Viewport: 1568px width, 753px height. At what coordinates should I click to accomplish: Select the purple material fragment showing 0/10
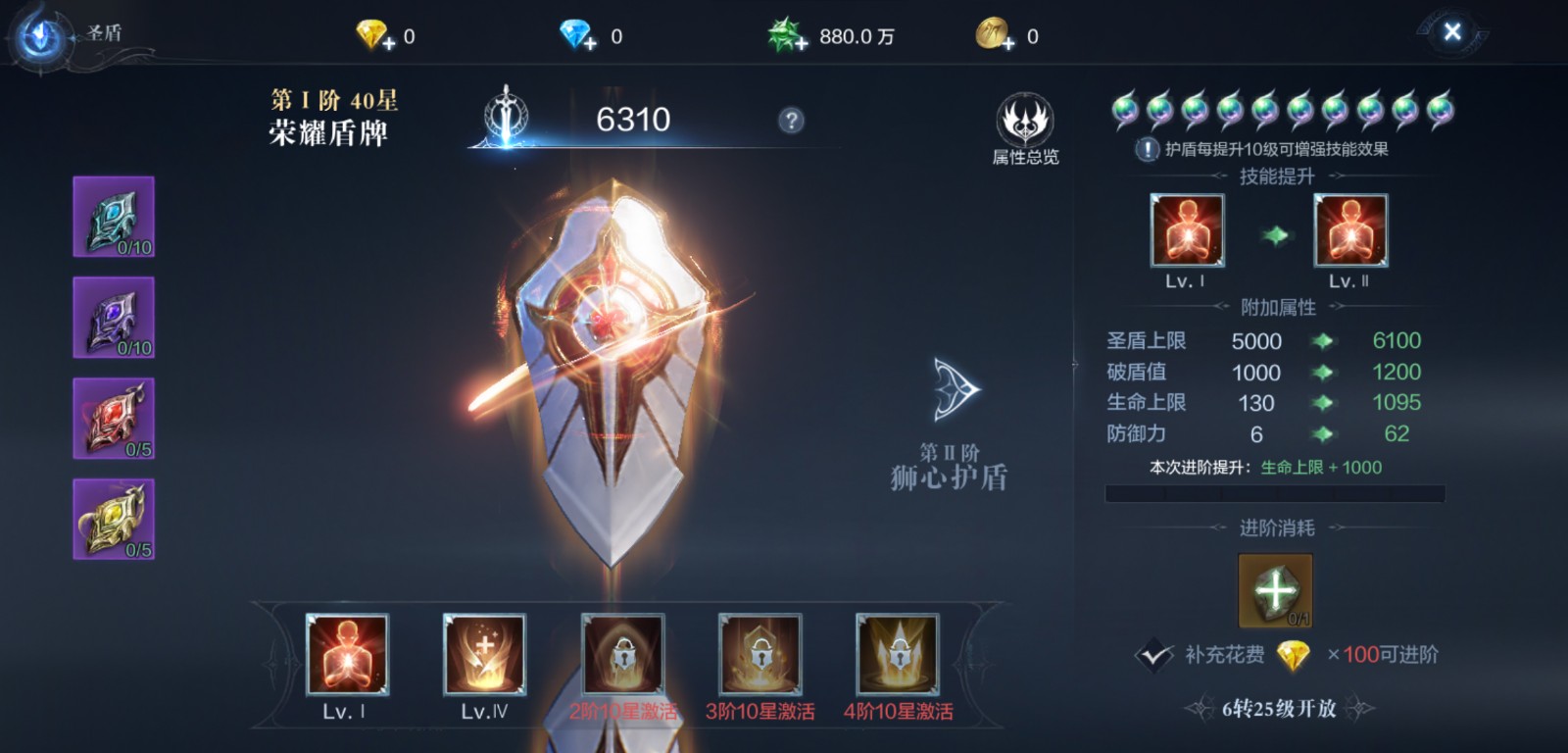point(113,318)
